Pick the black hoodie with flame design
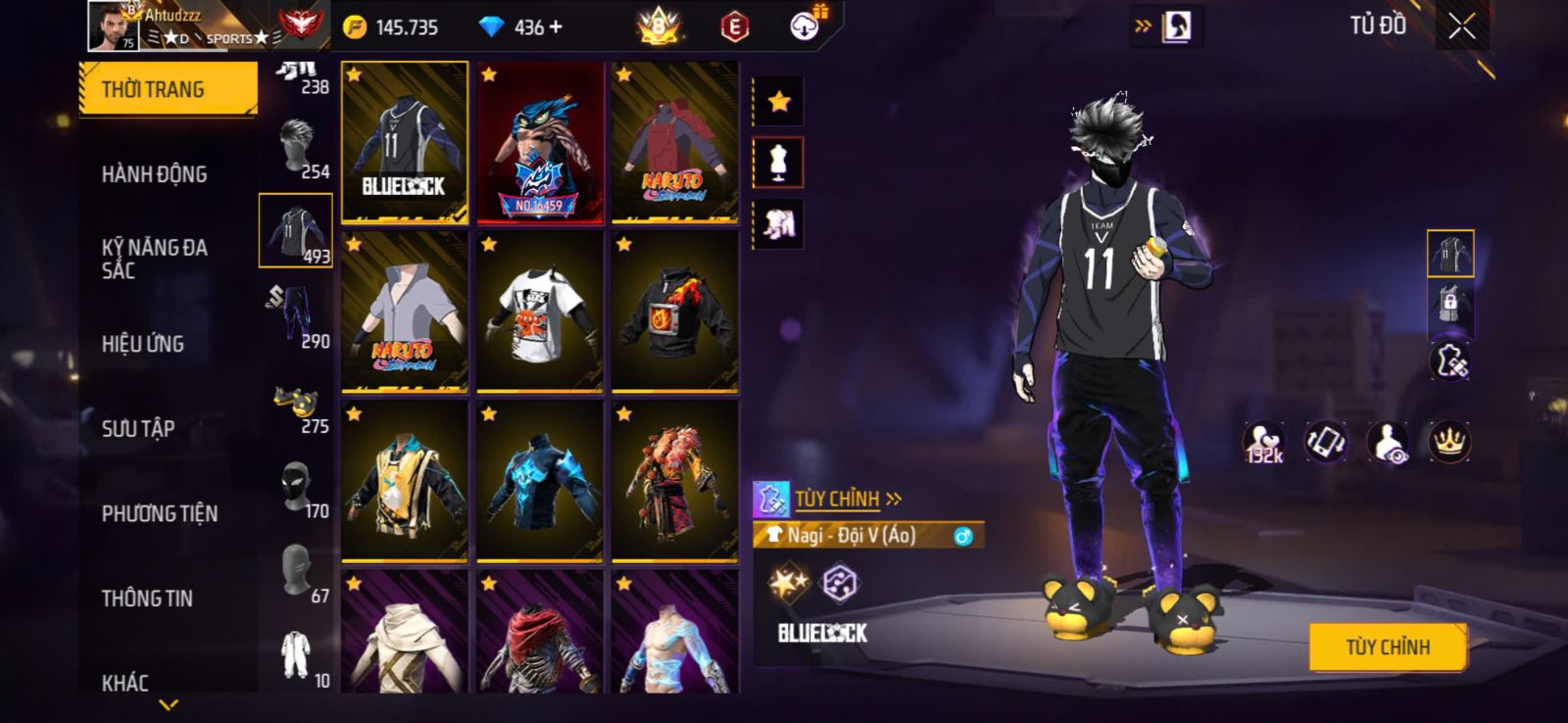 [x=674, y=312]
